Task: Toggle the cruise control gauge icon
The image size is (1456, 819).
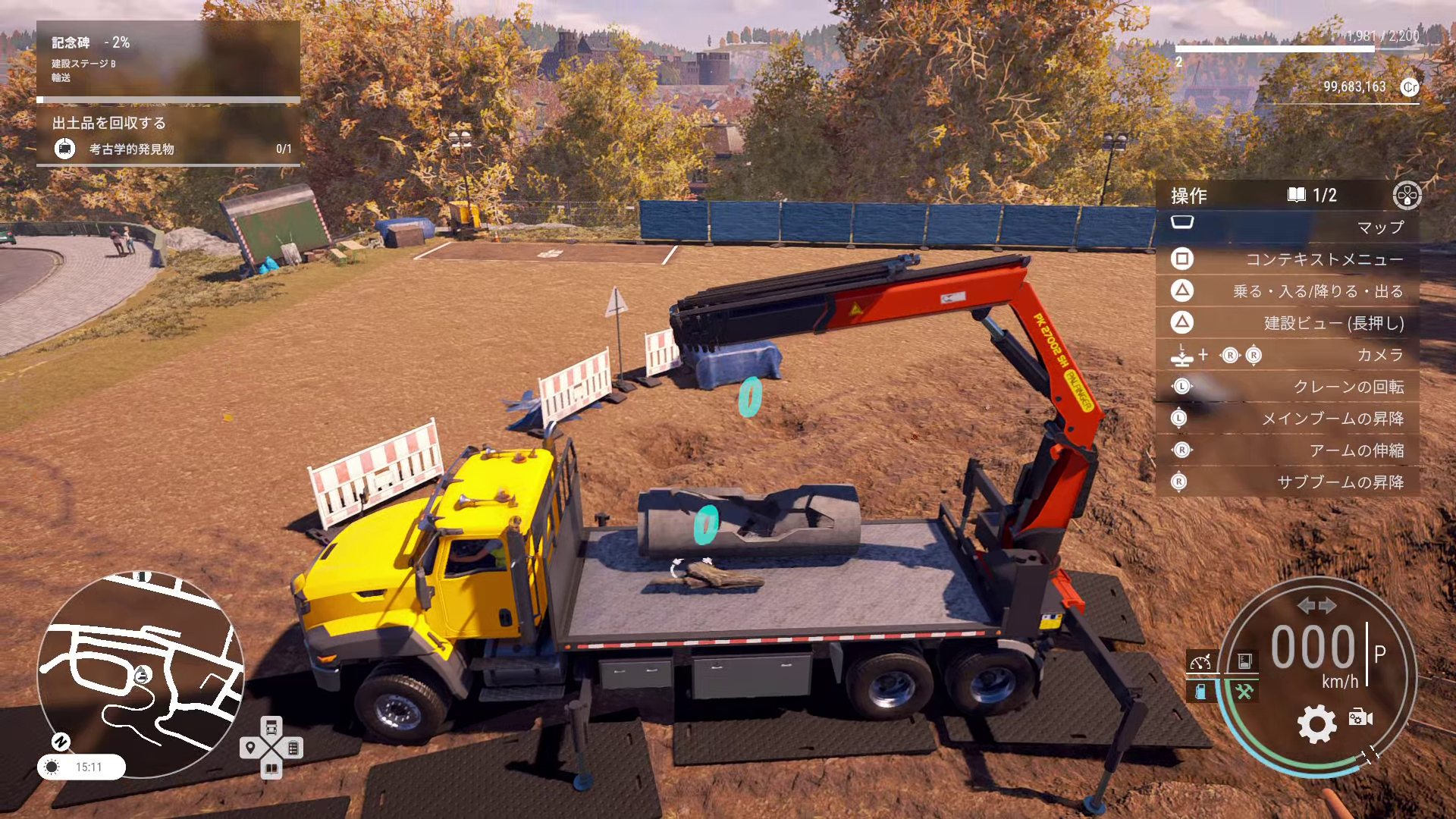Action: 1201,661
